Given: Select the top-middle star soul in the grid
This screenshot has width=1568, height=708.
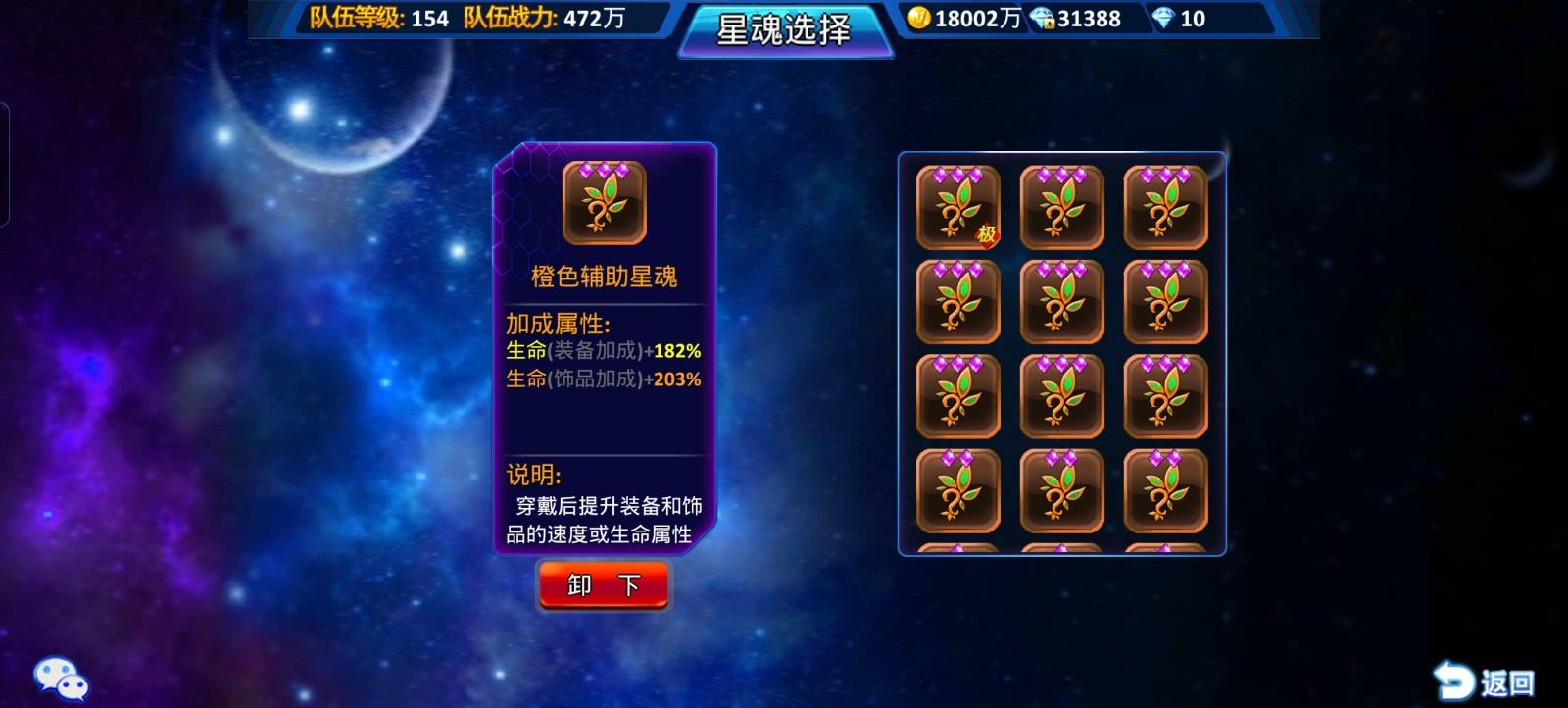Looking at the screenshot, I should (1061, 209).
